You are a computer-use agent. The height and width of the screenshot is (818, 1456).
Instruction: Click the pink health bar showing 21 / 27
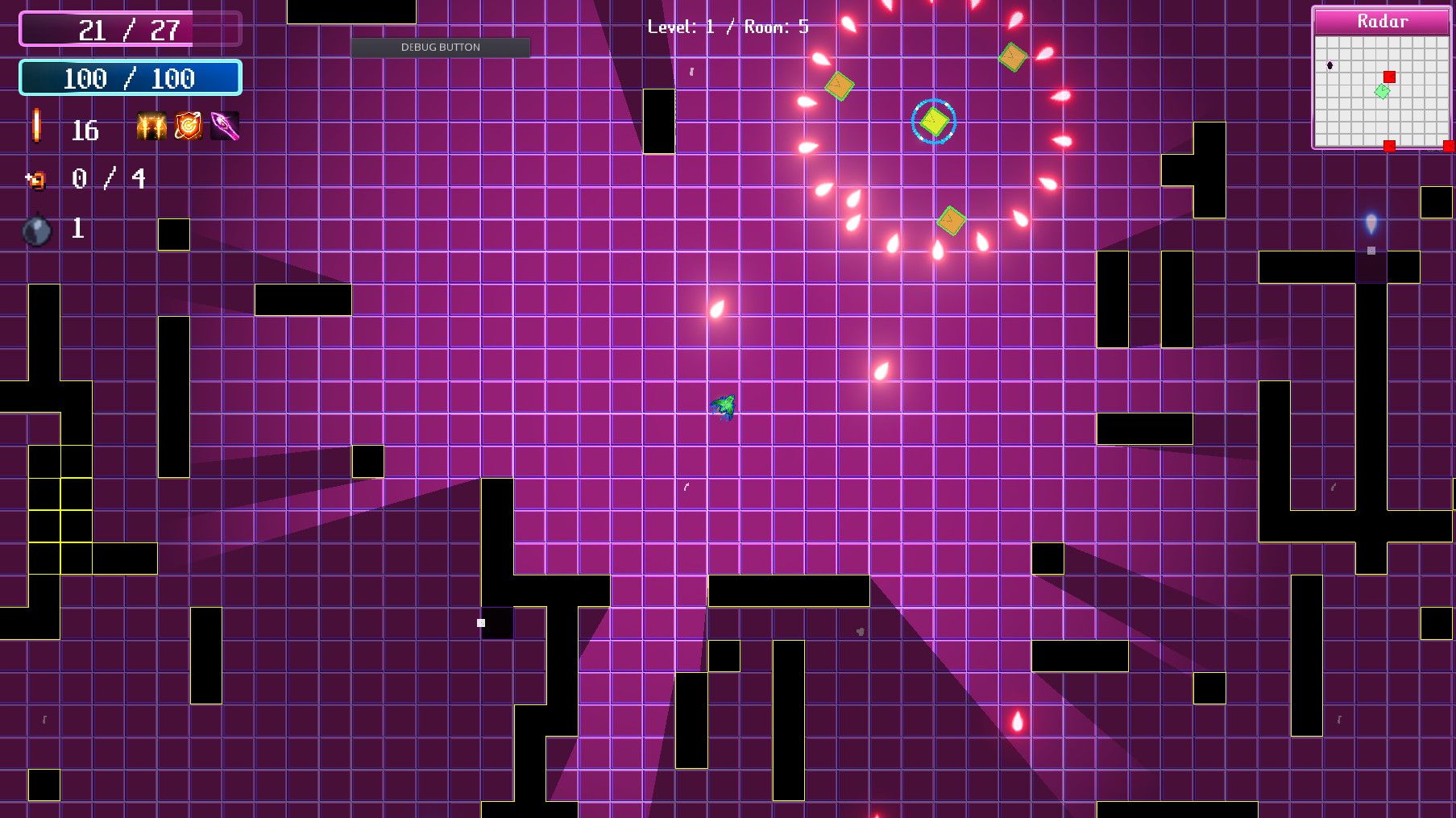pos(129,30)
